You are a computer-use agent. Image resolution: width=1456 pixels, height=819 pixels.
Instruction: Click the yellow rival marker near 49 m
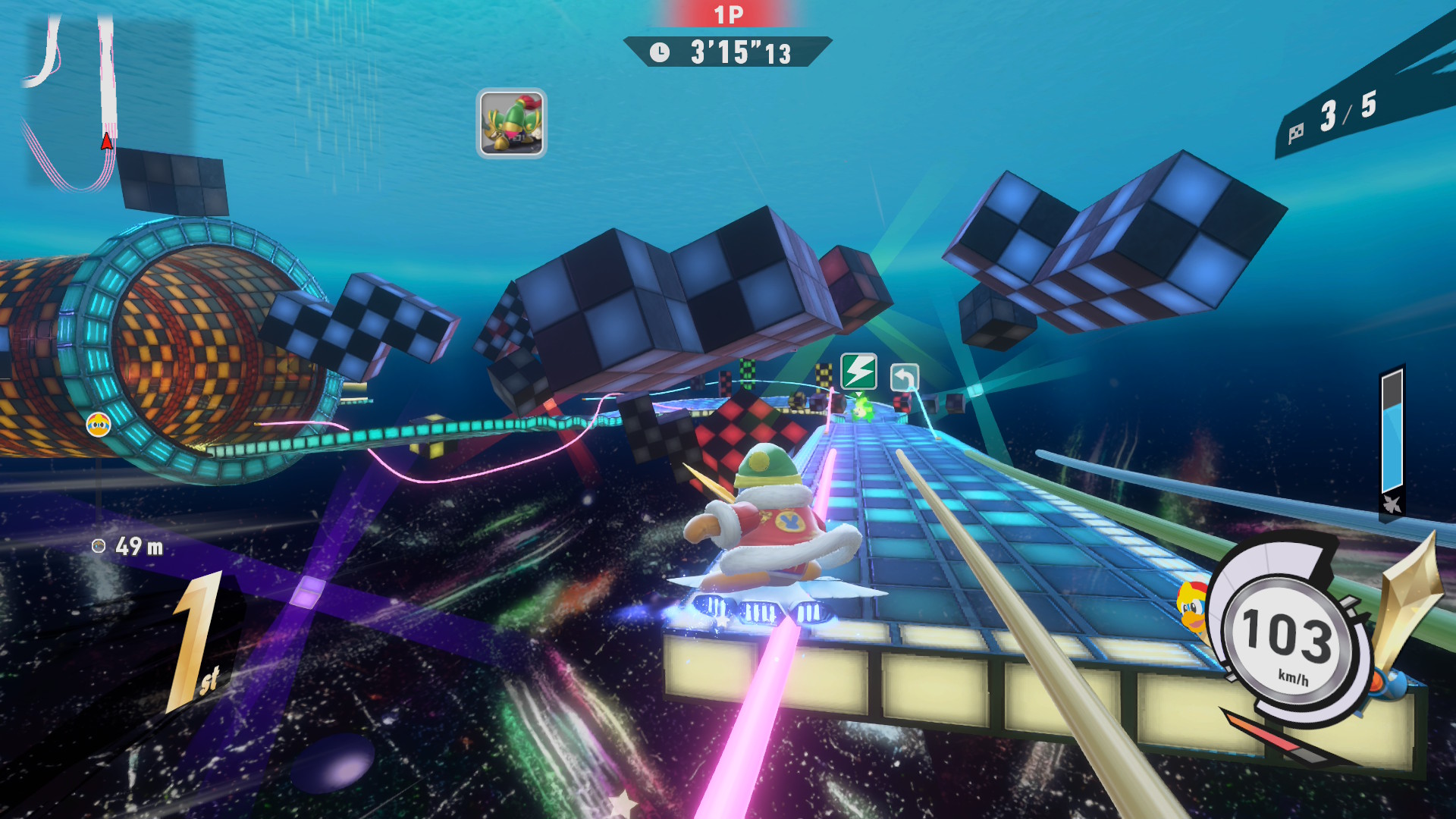99,425
